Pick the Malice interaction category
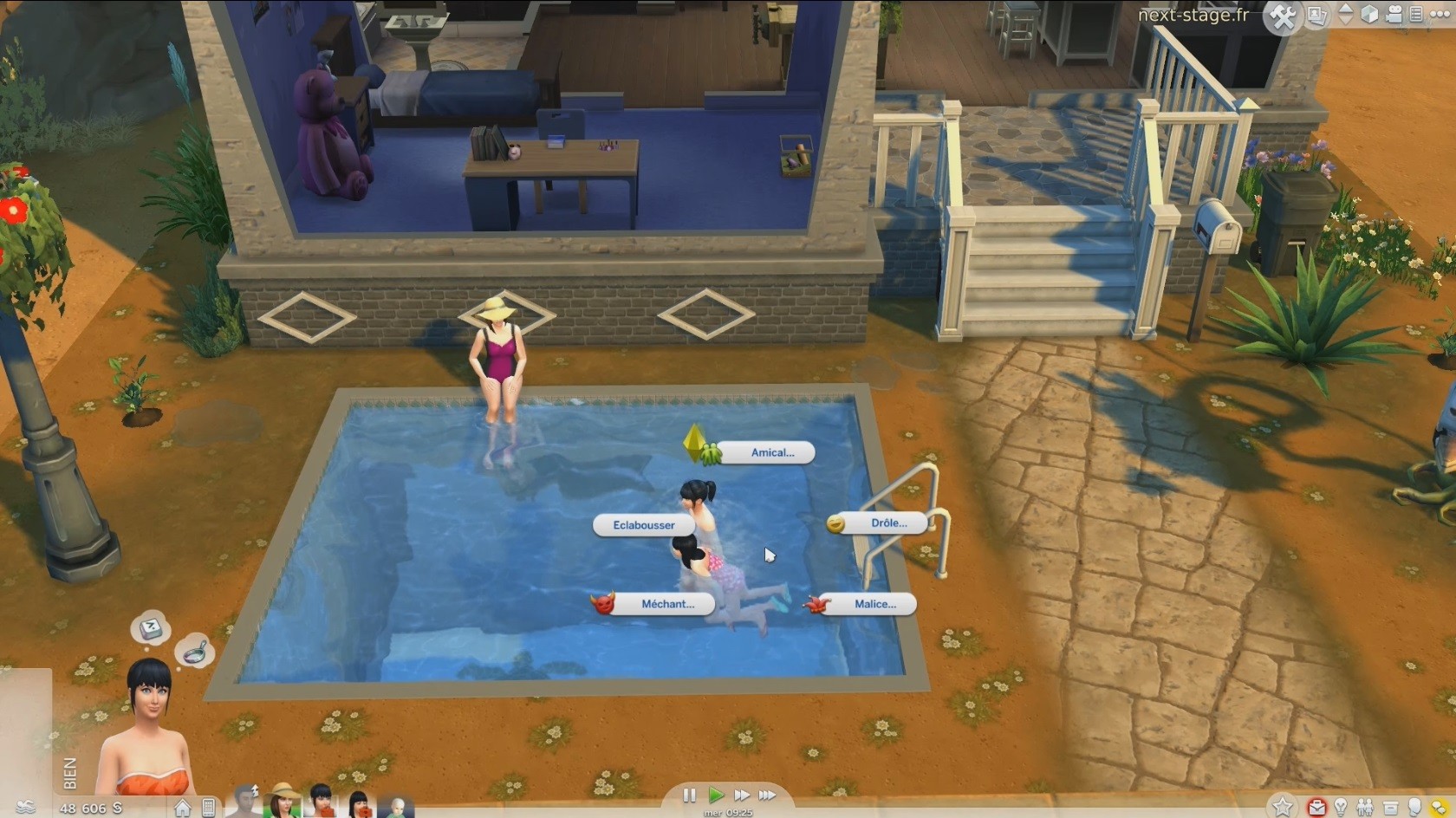Screen dimensions: 1456x818 click(874, 604)
